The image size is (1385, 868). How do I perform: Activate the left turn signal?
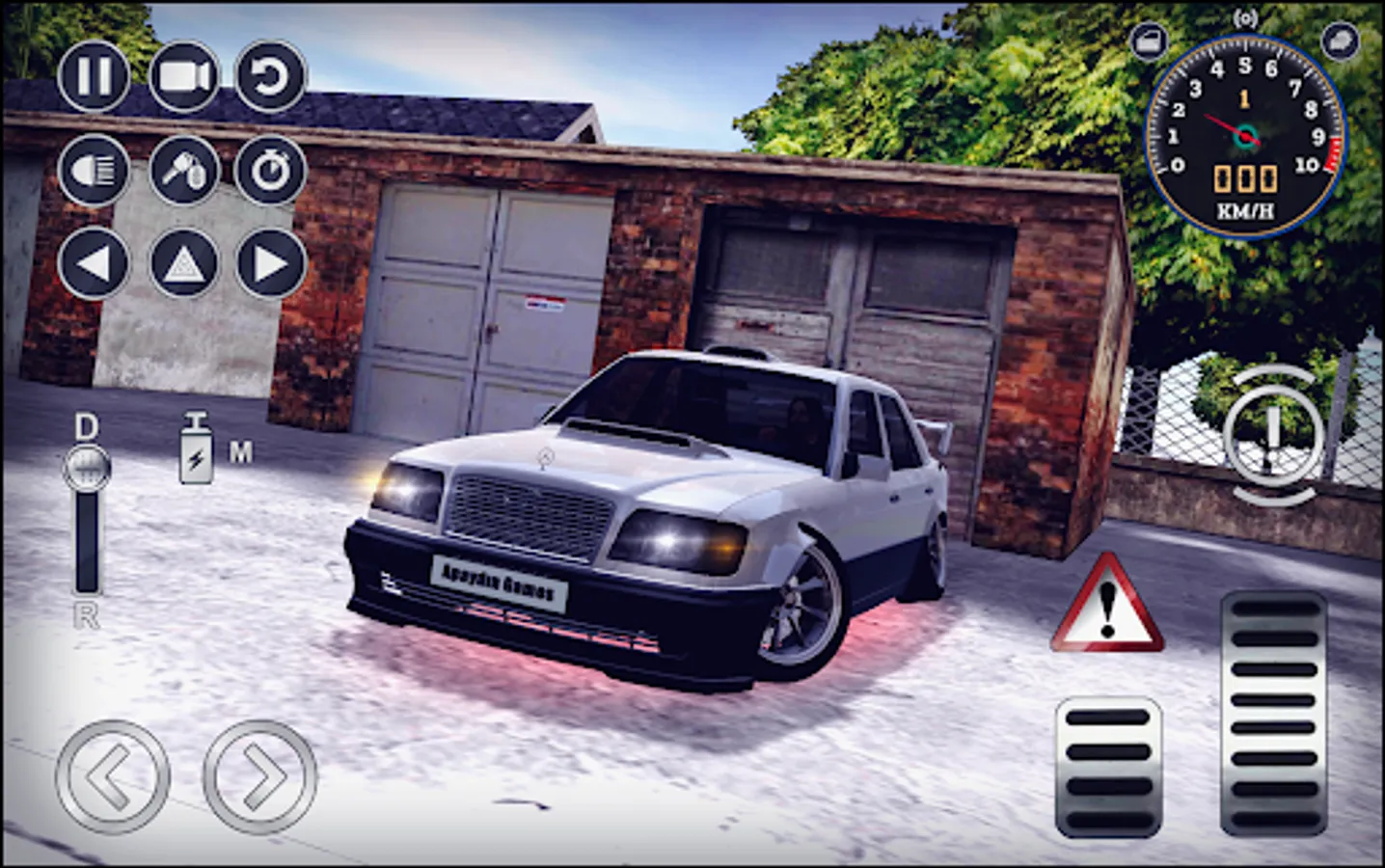(x=92, y=260)
